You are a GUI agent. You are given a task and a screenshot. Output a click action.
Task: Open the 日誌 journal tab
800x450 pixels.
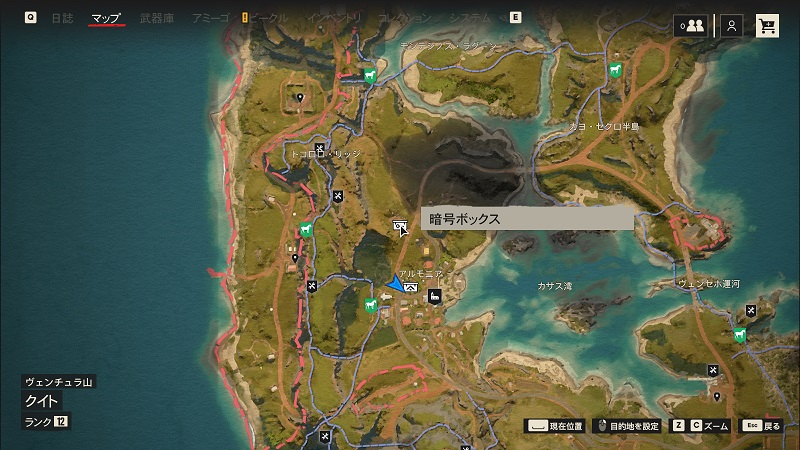tap(62, 18)
